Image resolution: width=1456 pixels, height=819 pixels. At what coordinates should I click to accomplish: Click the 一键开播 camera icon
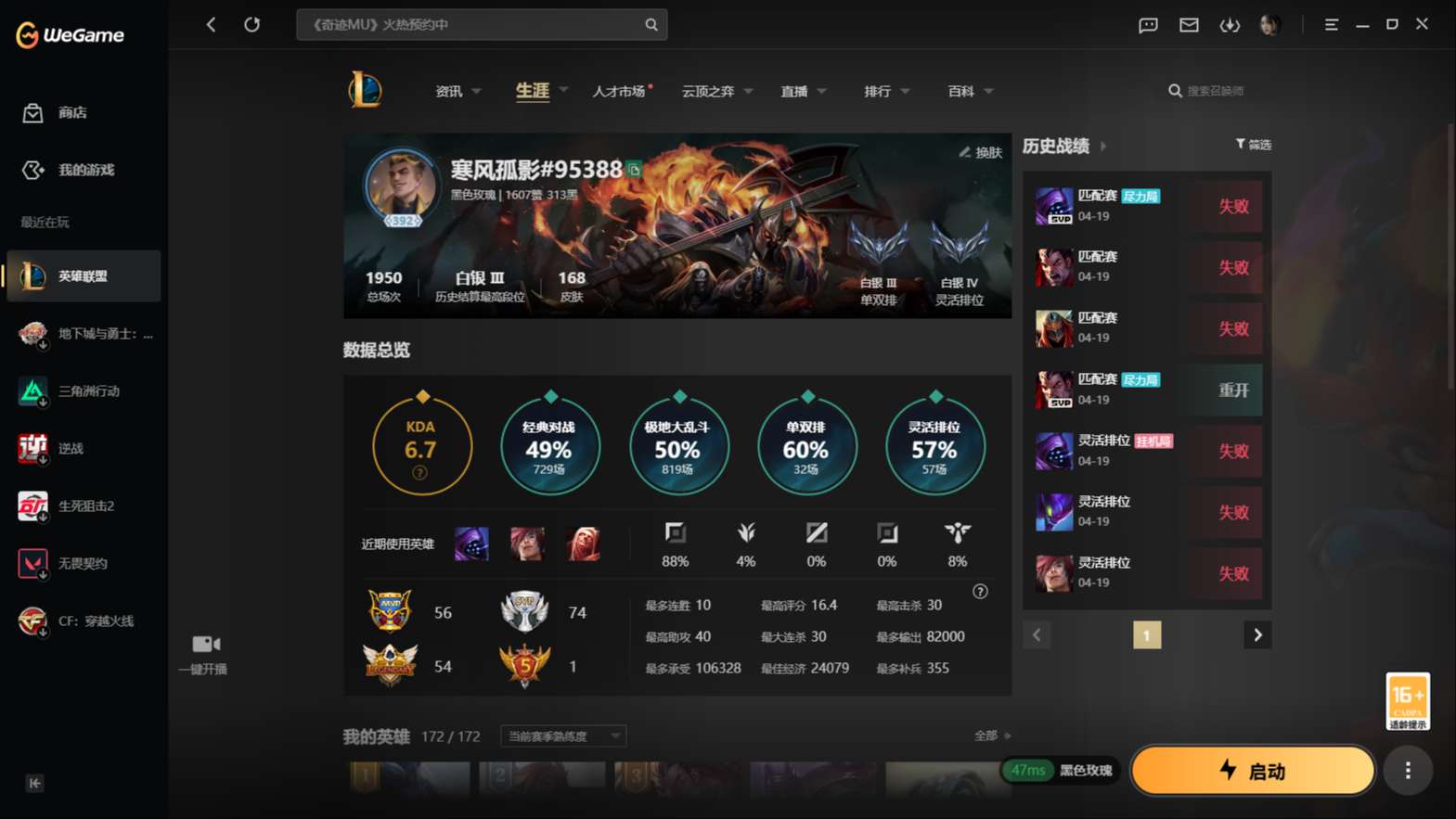click(x=204, y=644)
